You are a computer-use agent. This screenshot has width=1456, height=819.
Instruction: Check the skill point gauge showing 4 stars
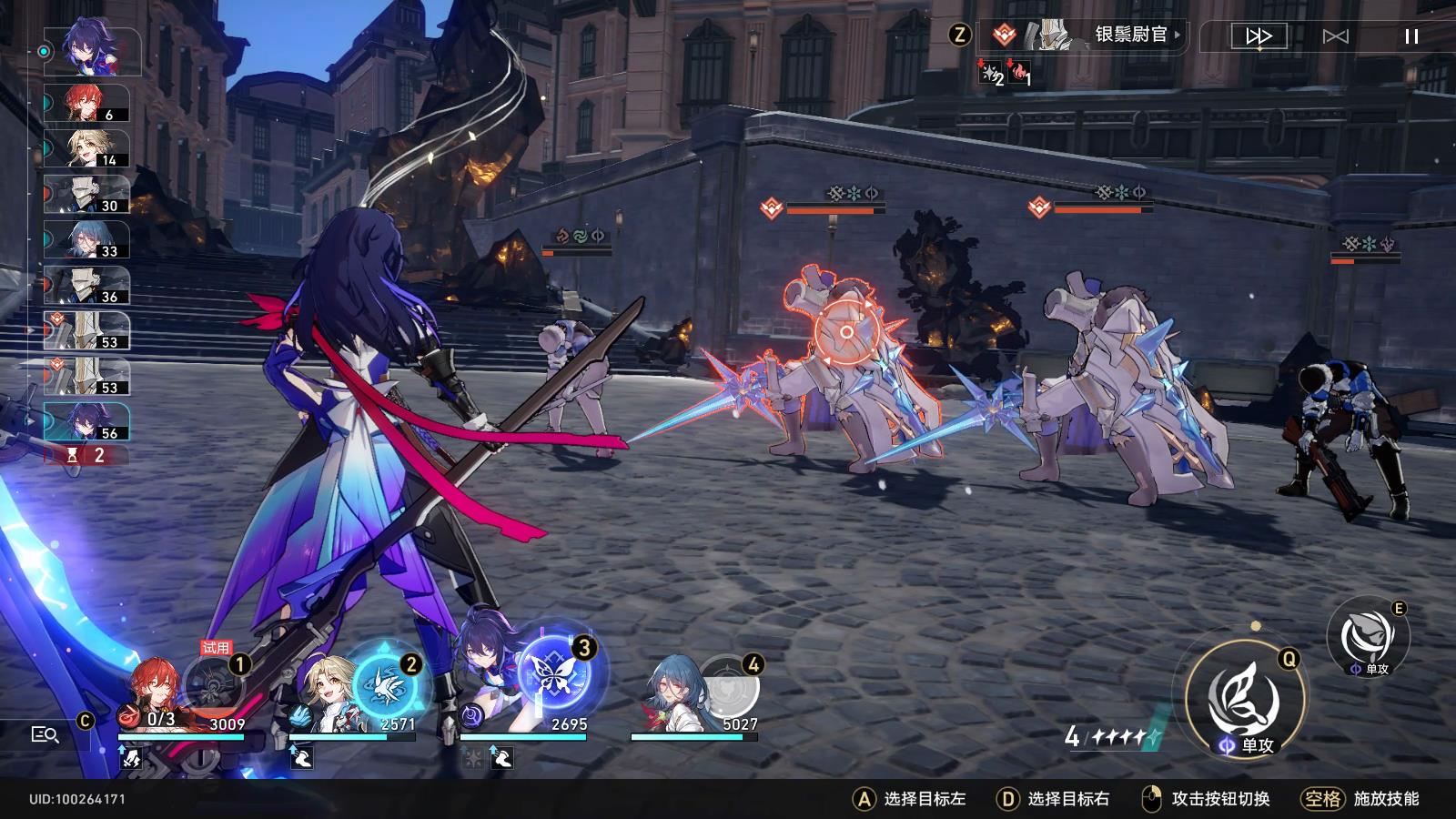coord(1109,733)
